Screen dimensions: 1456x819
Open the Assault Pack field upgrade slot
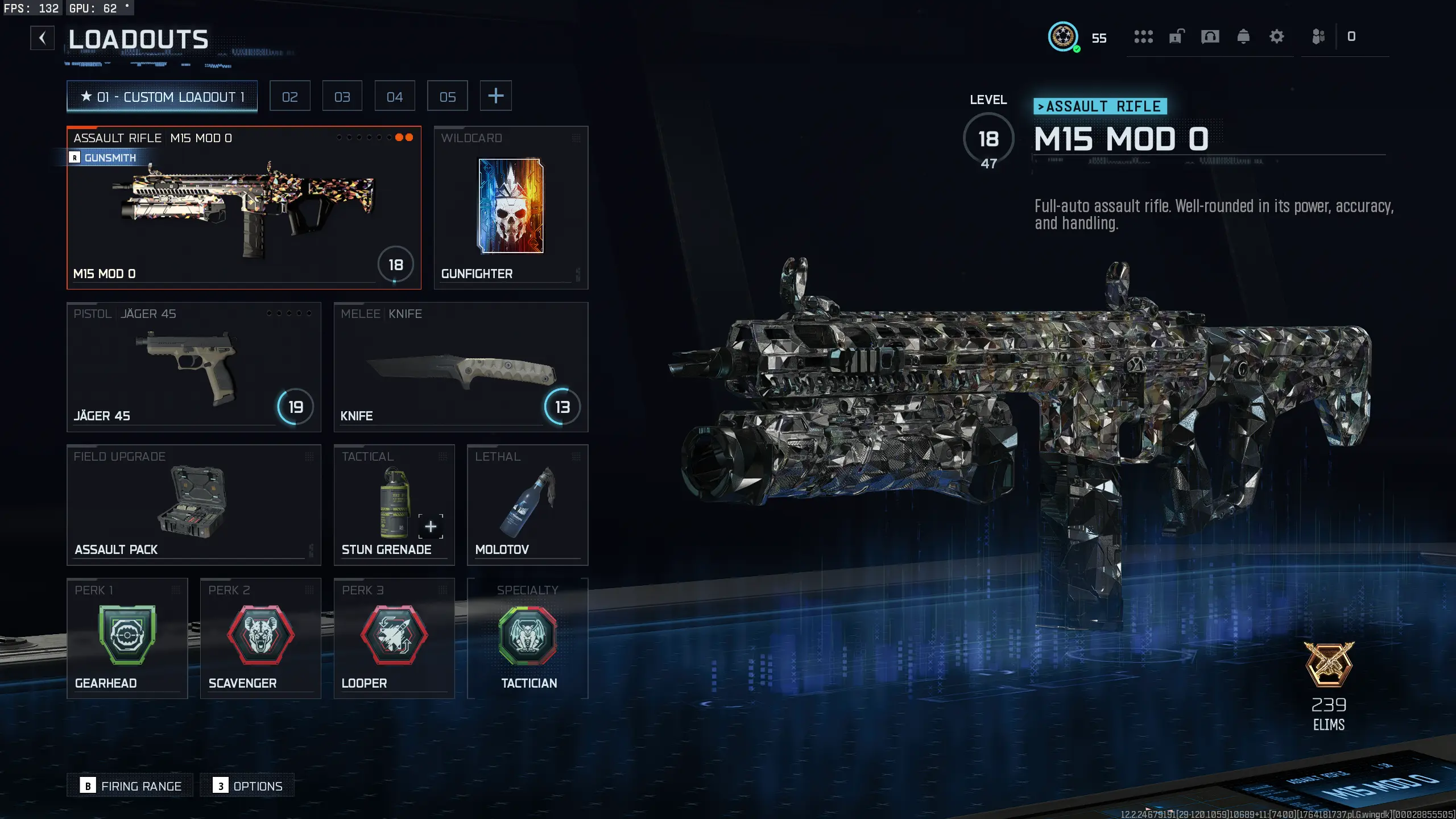[193, 504]
